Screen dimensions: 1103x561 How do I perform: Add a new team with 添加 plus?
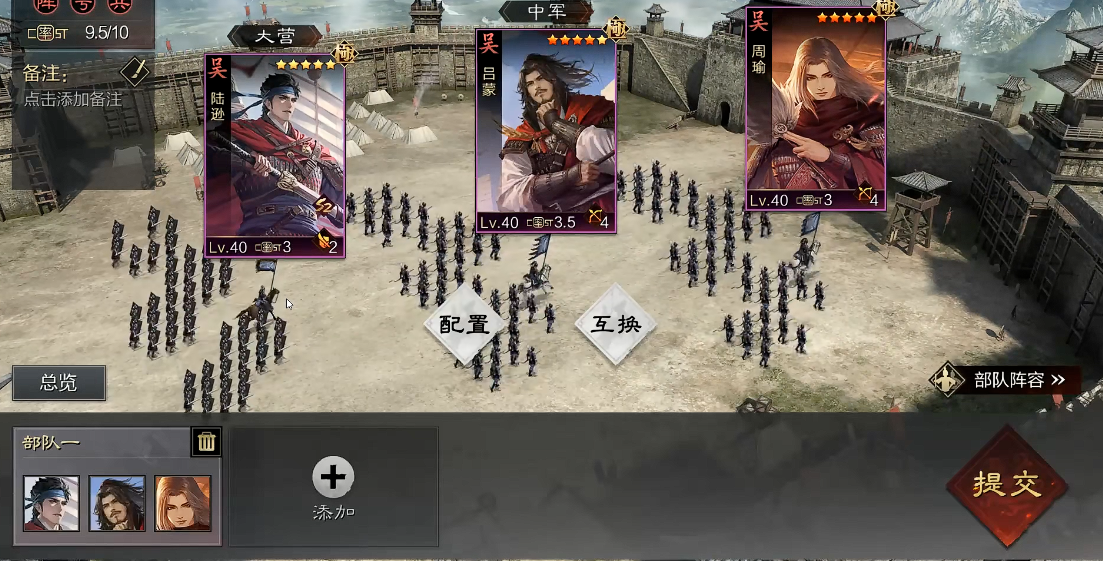pos(333,487)
